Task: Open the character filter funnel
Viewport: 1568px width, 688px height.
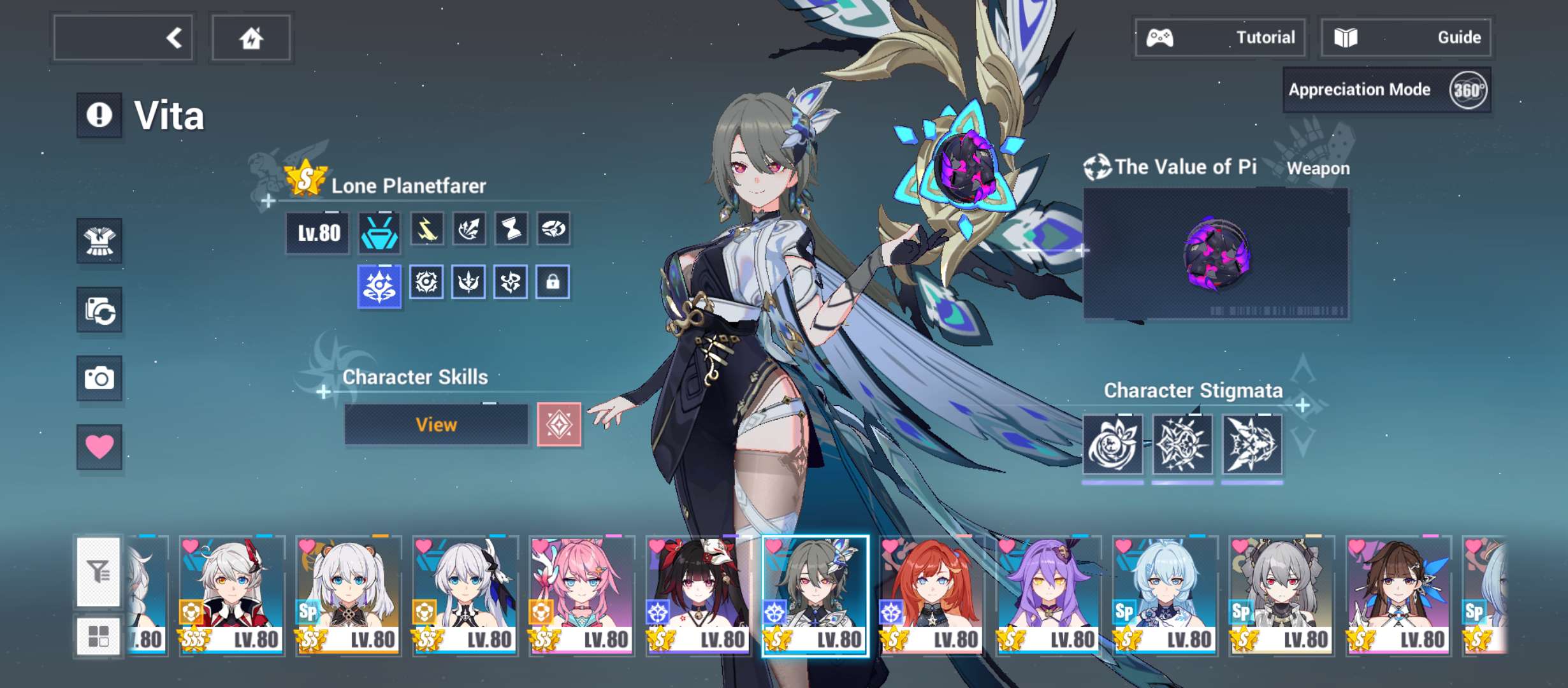Action: [x=99, y=571]
